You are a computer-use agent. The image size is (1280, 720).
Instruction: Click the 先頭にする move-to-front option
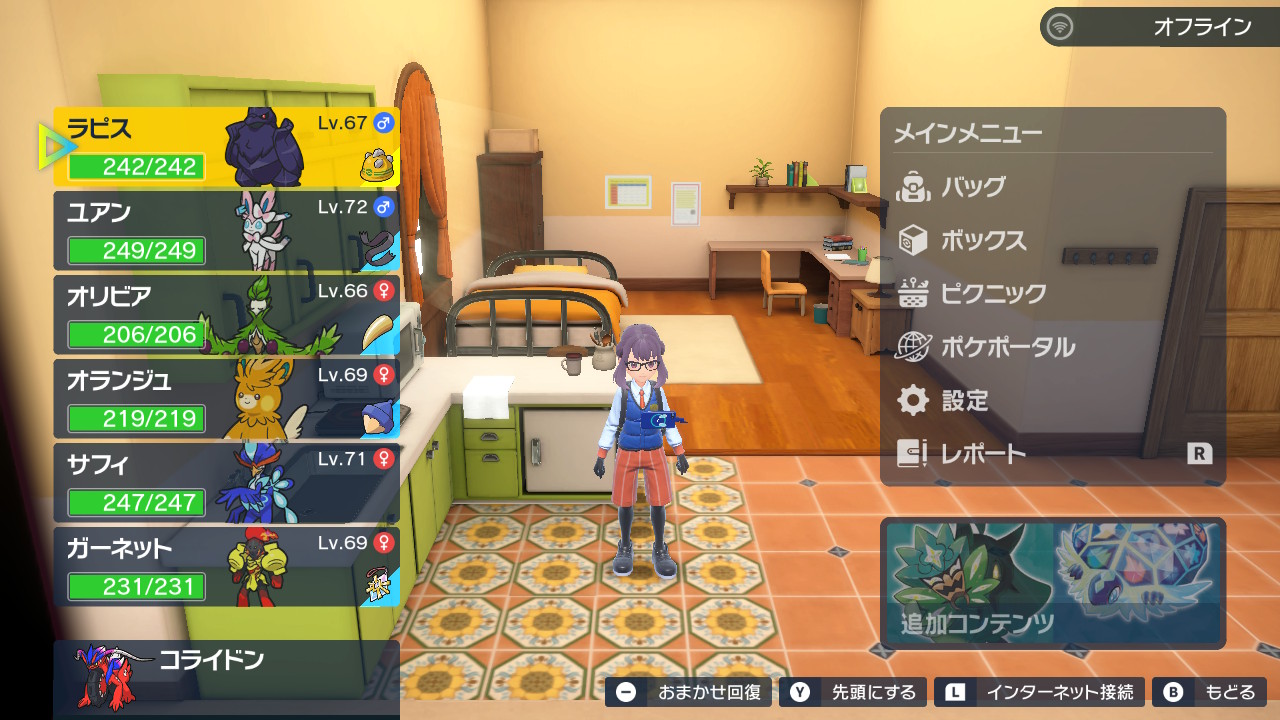(x=856, y=692)
